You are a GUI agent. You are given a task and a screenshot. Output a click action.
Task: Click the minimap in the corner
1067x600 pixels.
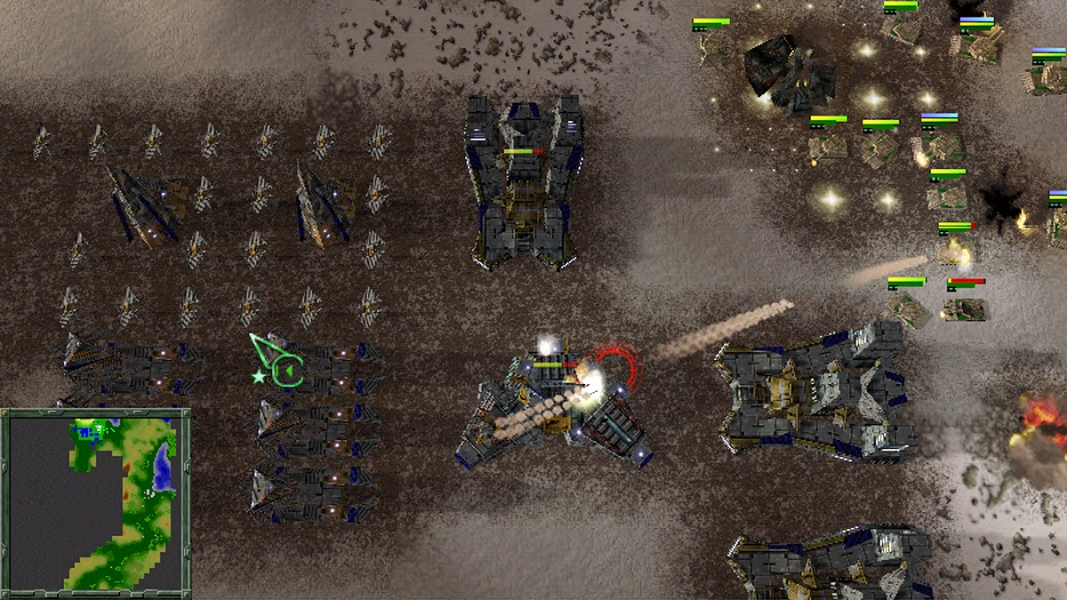(x=95, y=502)
